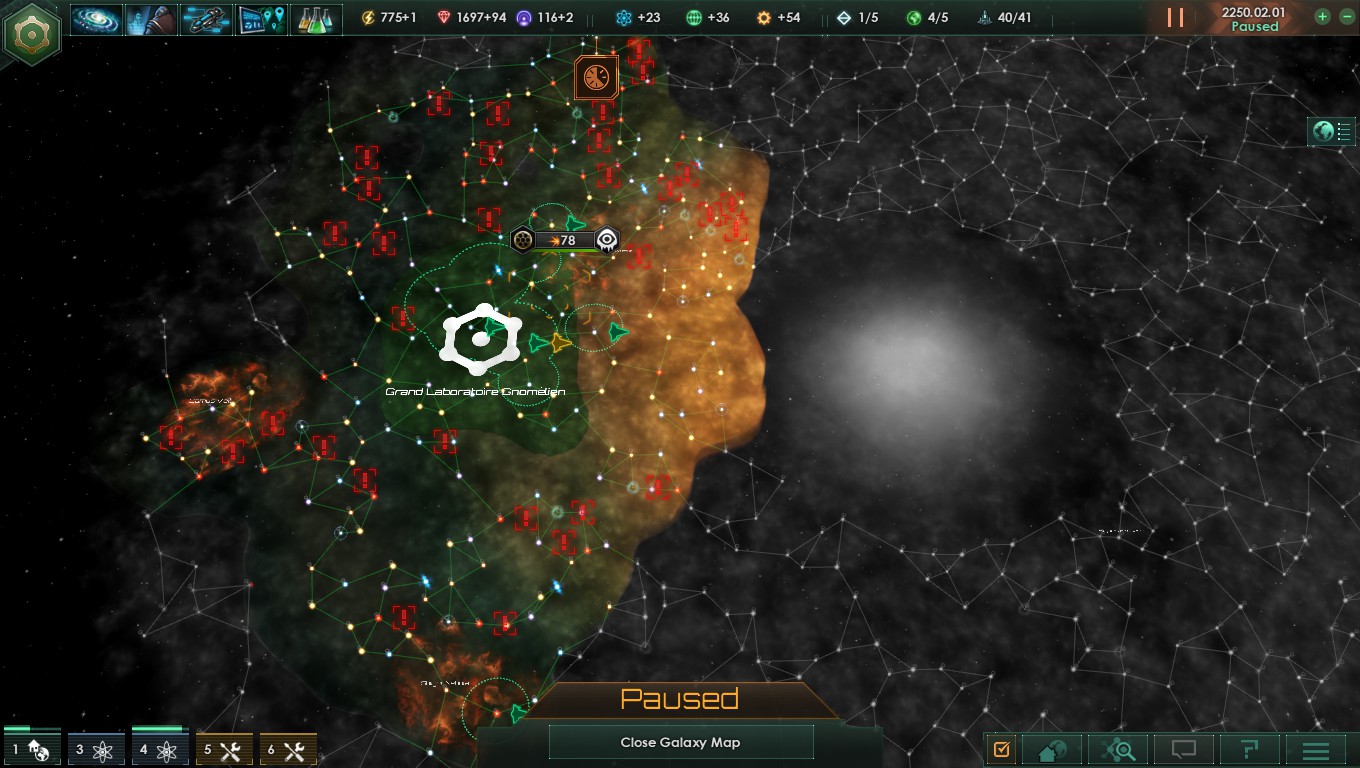Open the research flasks technology panel
The image size is (1360, 768).
pyautogui.click(x=316, y=18)
